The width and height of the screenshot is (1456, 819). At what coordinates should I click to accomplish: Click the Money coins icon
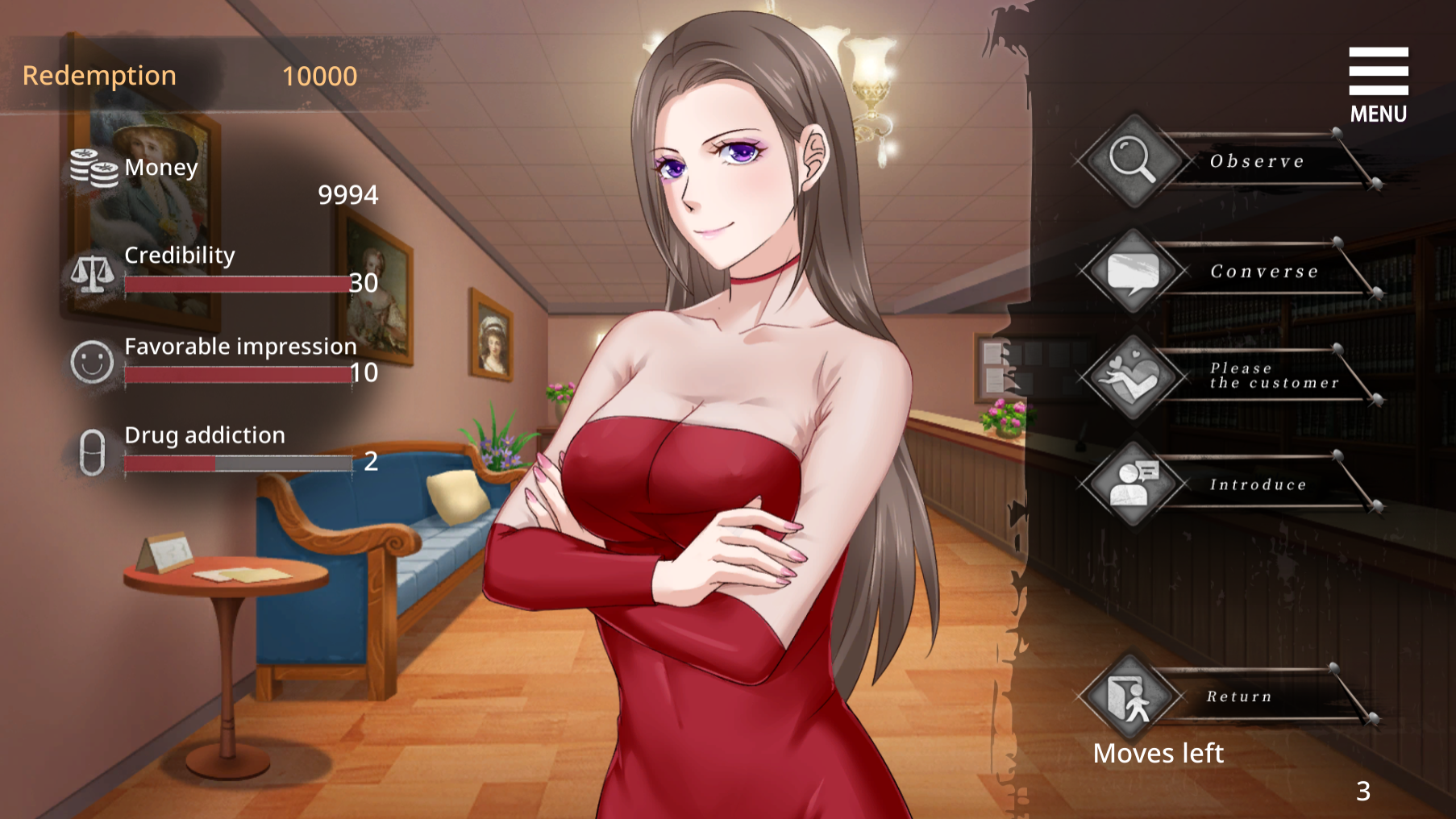pos(91,167)
